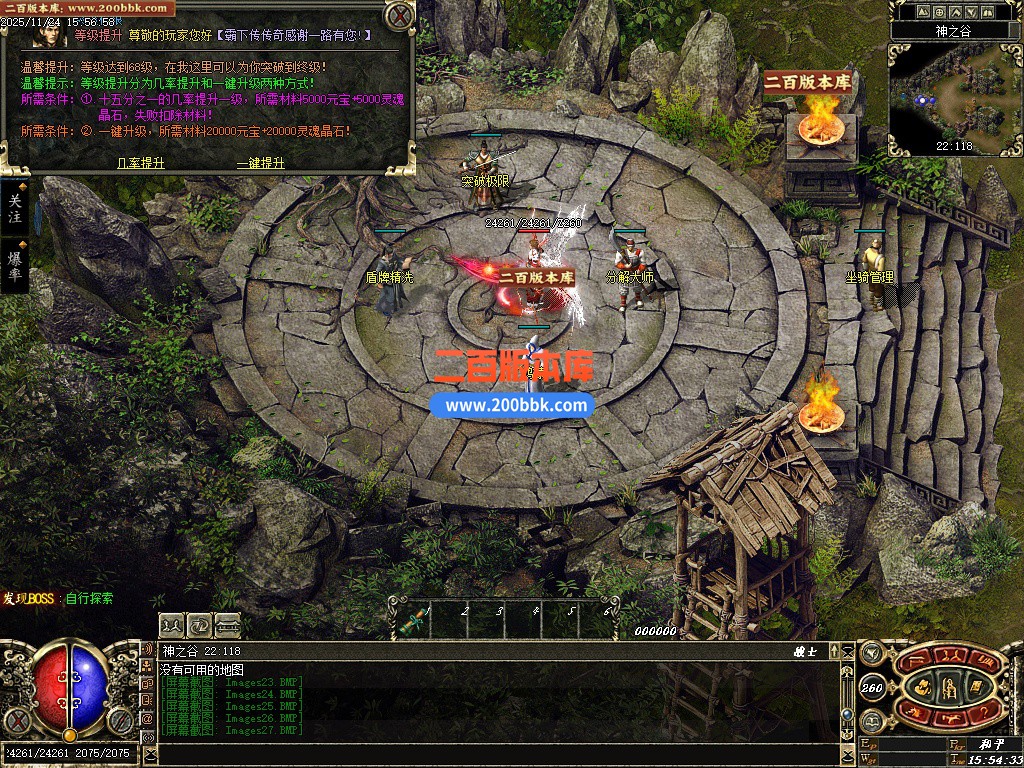Click the open book round button
The width and height of the screenshot is (1024, 768).
pyautogui.click(x=872, y=721)
